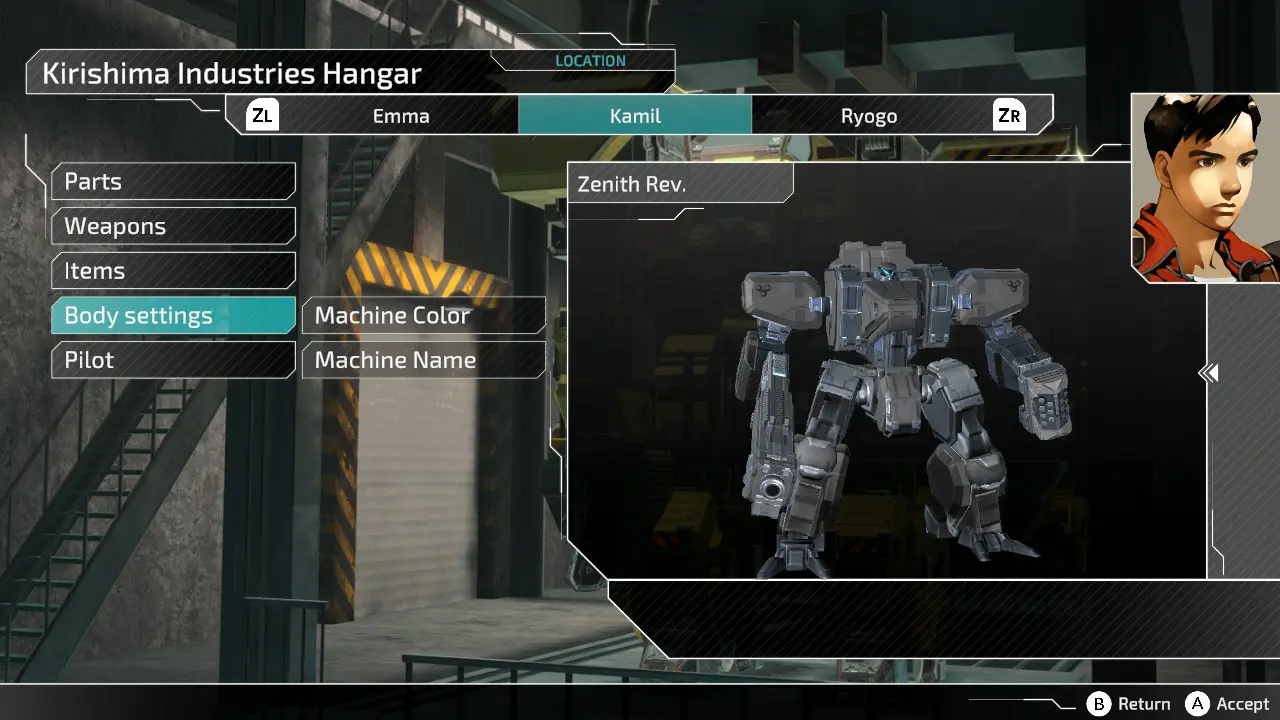Click the double-arrow panel expander
This screenshot has height=720, width=1280.
coord(1208,373)
